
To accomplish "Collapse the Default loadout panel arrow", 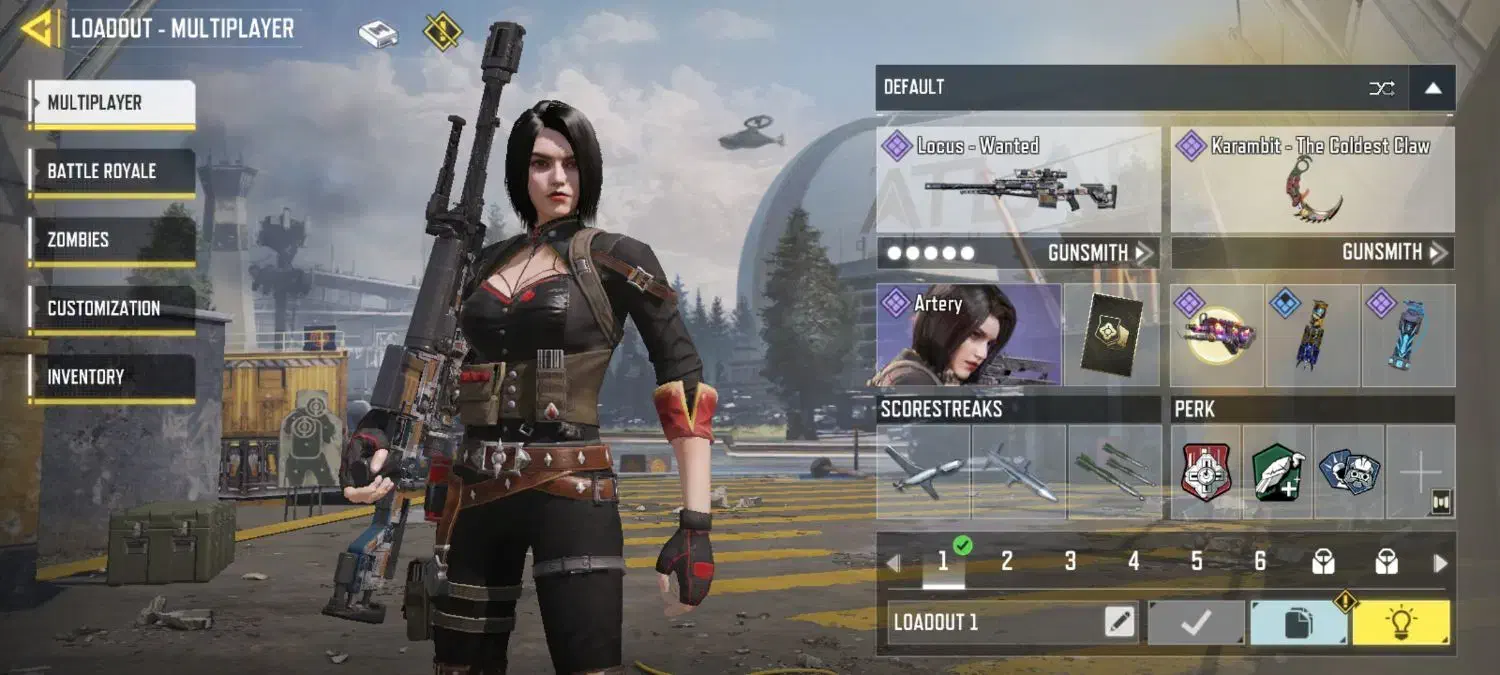I will pyautogui.click(x=1432, y=88).
